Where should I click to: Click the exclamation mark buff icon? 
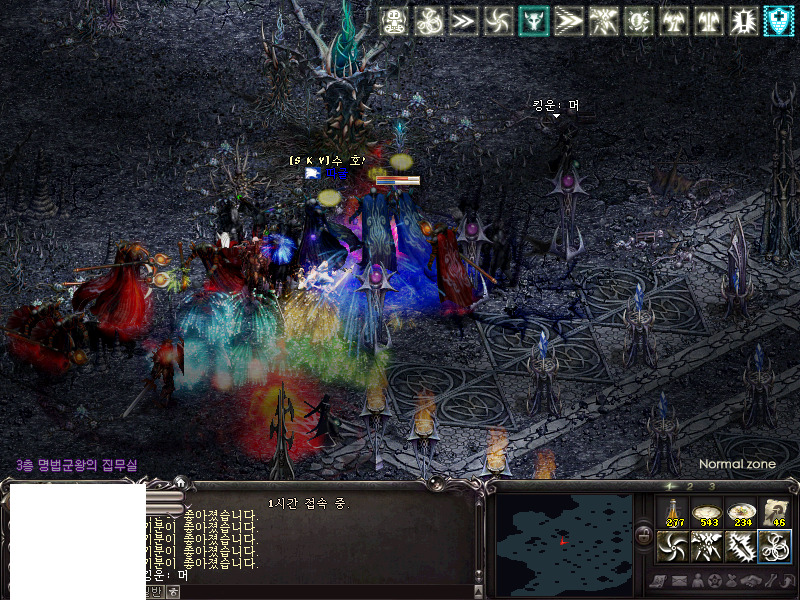click(743, 20)
